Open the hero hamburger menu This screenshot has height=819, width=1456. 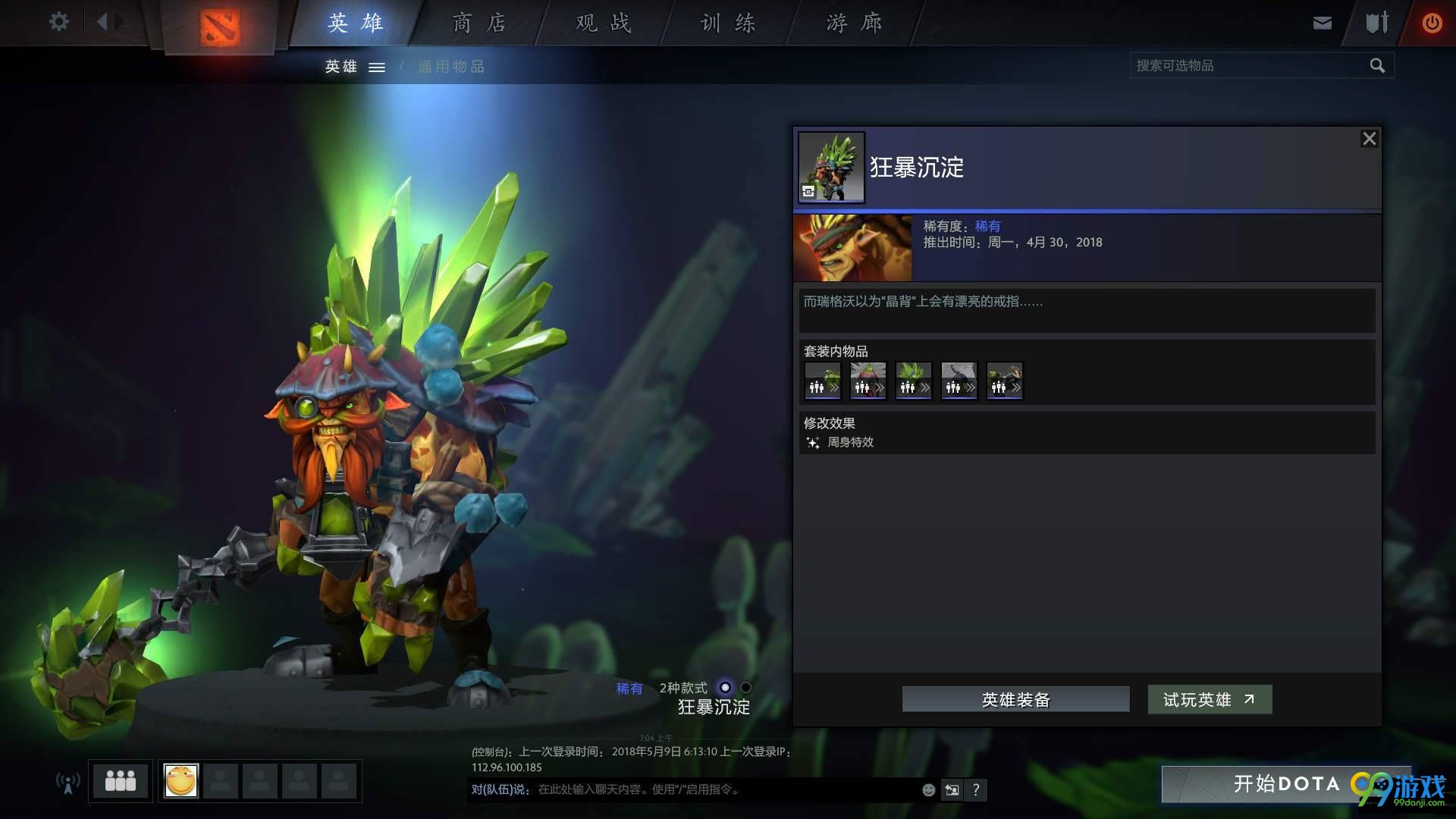tap(377, 67)
